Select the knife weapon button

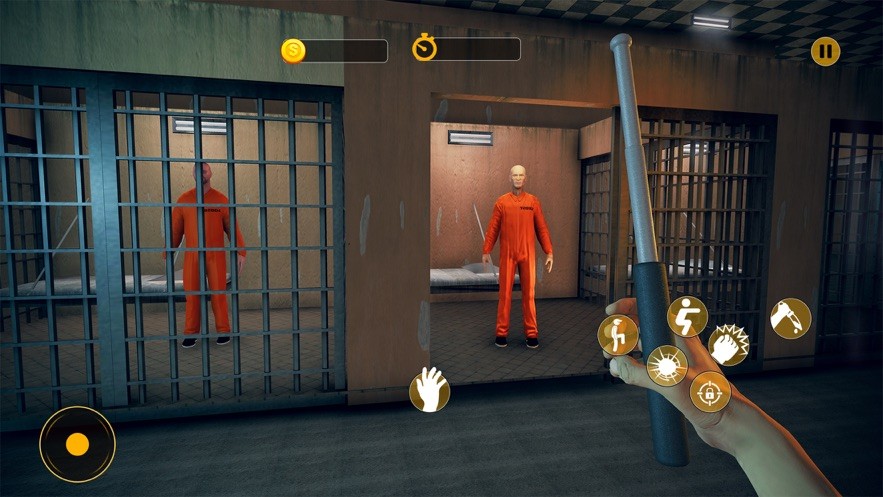[x=790, y=318]
